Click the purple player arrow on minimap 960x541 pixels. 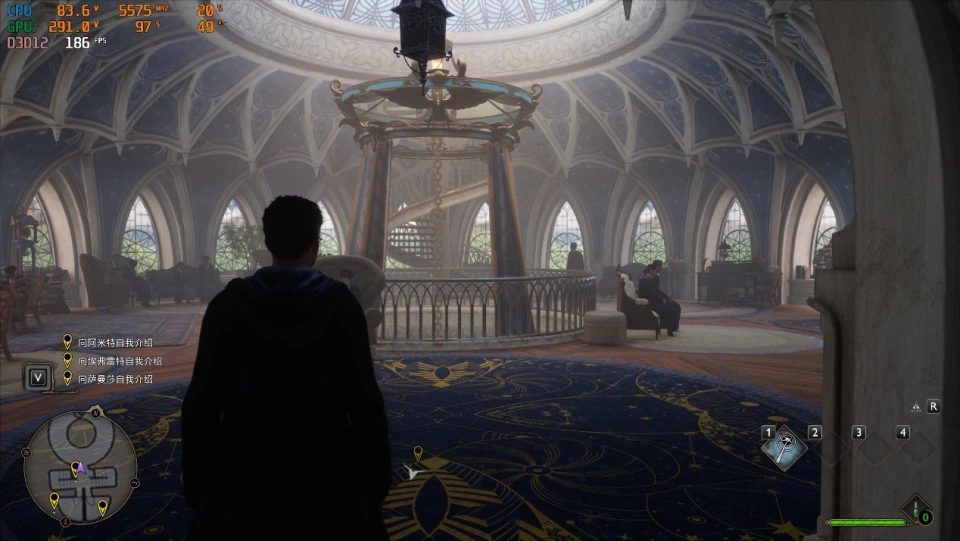(x=82, y=467)
